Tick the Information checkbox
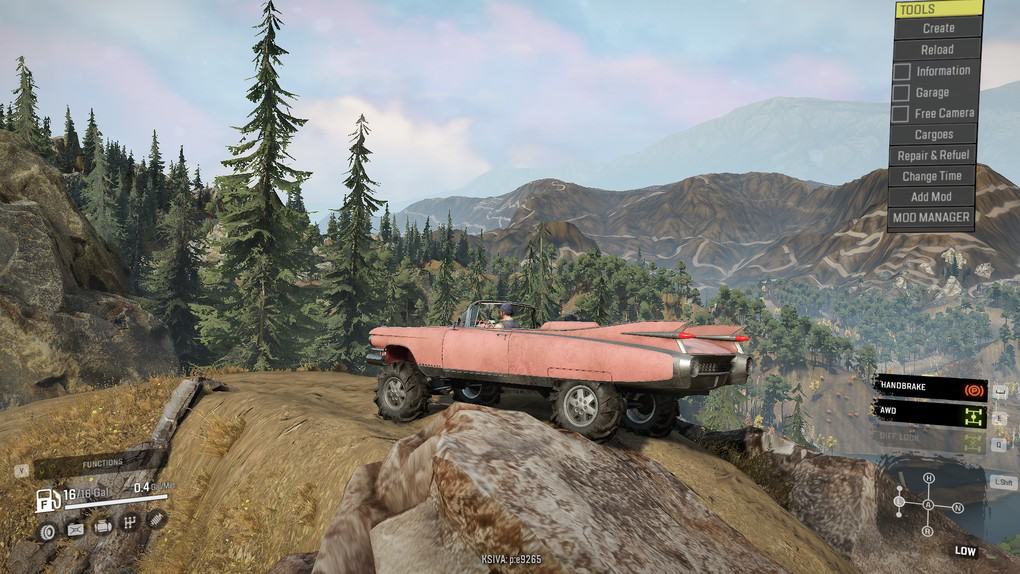 click(x=901, y=71)
